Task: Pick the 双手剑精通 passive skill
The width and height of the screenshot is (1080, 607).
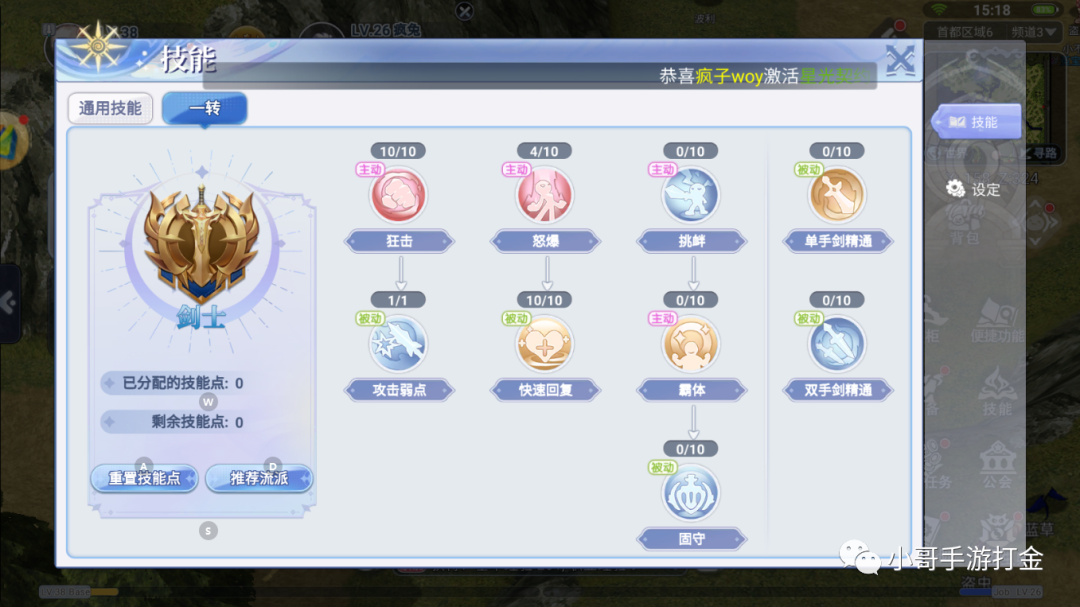Action: click(x=837, y=343)
